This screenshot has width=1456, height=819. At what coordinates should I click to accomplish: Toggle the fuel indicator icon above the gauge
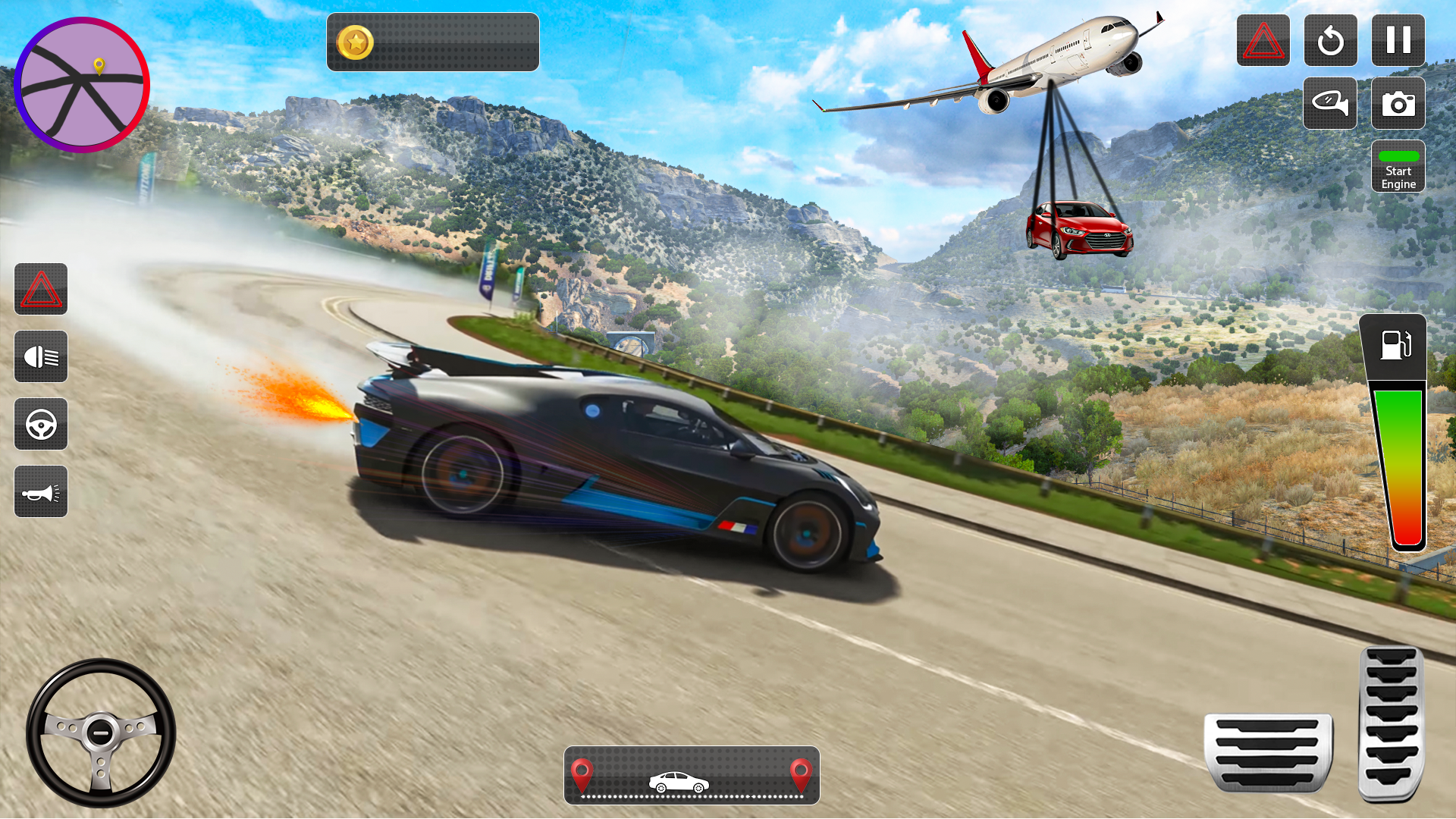(1396, 346)
